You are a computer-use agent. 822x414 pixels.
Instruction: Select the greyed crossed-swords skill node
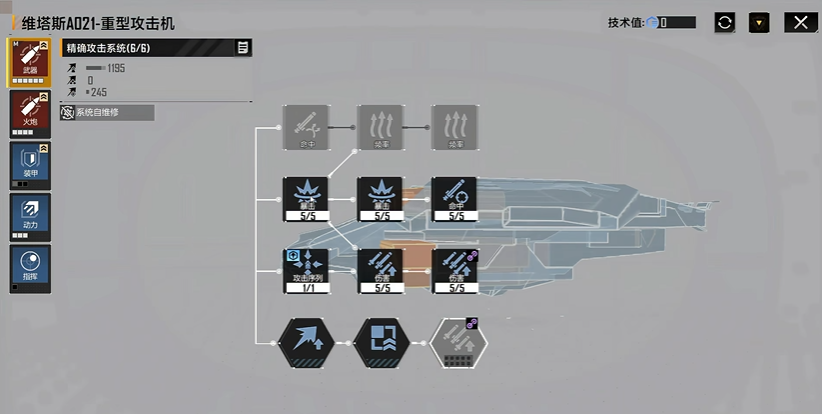click(307, 127)
